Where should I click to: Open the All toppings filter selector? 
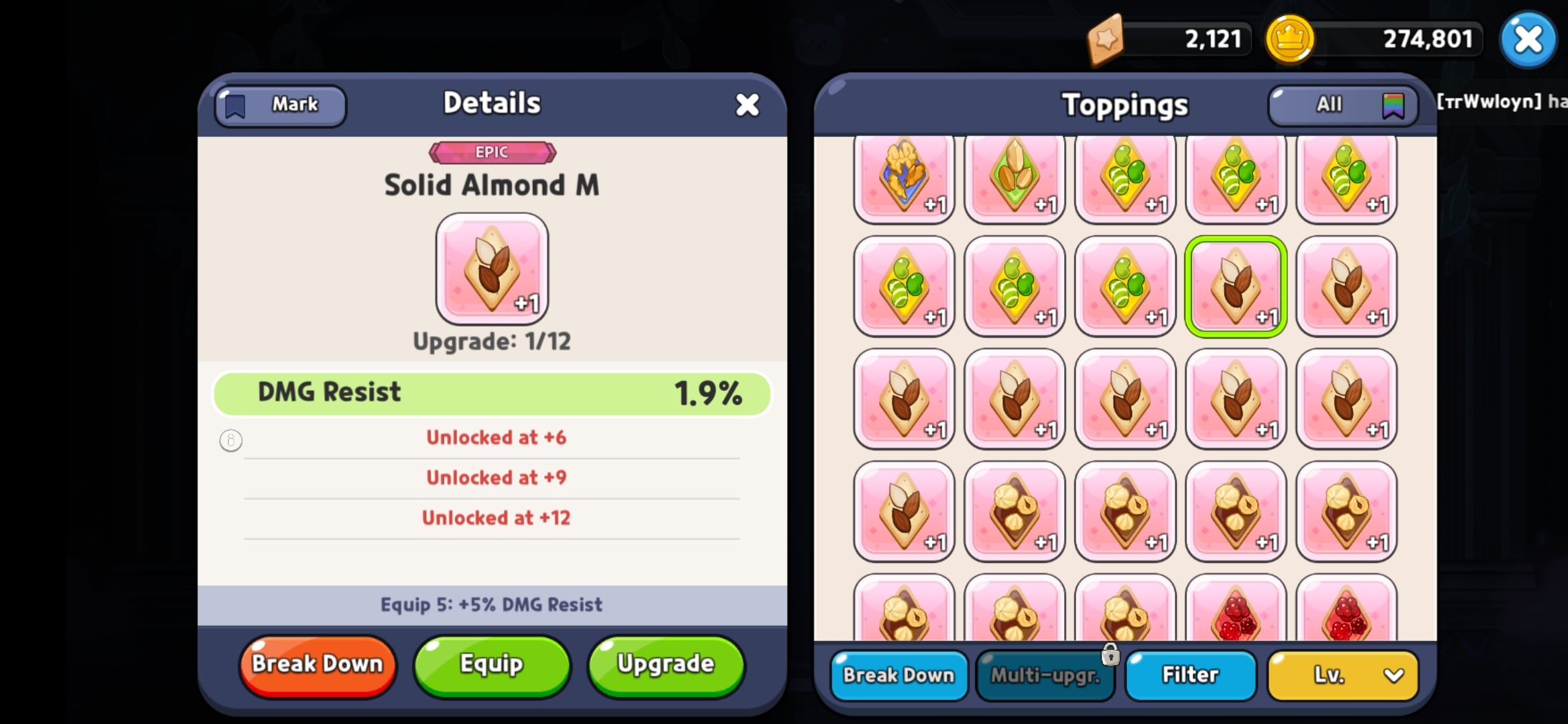tap(1340, 105)
